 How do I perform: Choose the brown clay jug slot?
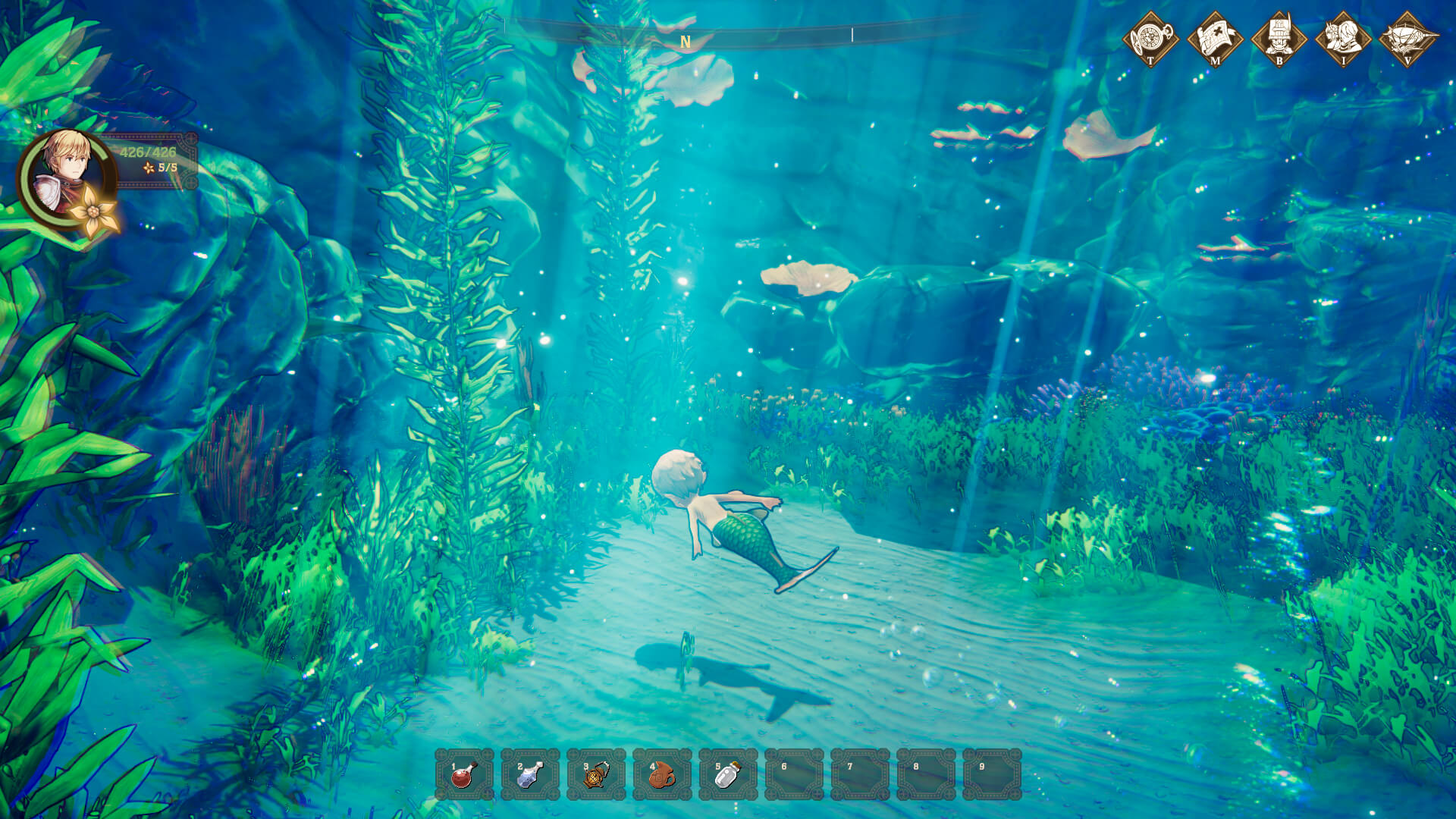click(x=662, y=774)
